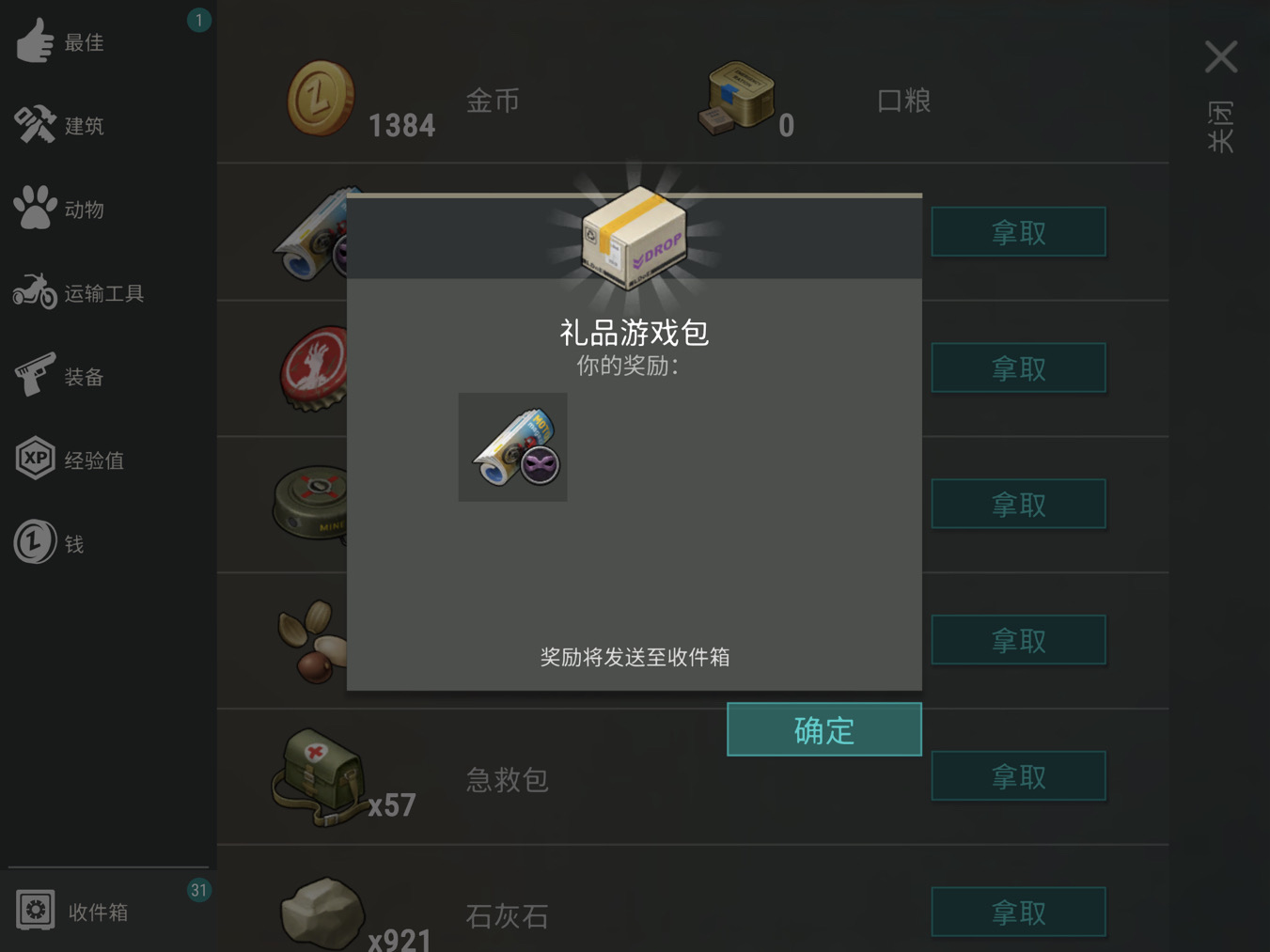Select the reward item thumbnail in dialog
This screenshot has height=952, width=1270.
pyautogui.click(x=512, y=446)
